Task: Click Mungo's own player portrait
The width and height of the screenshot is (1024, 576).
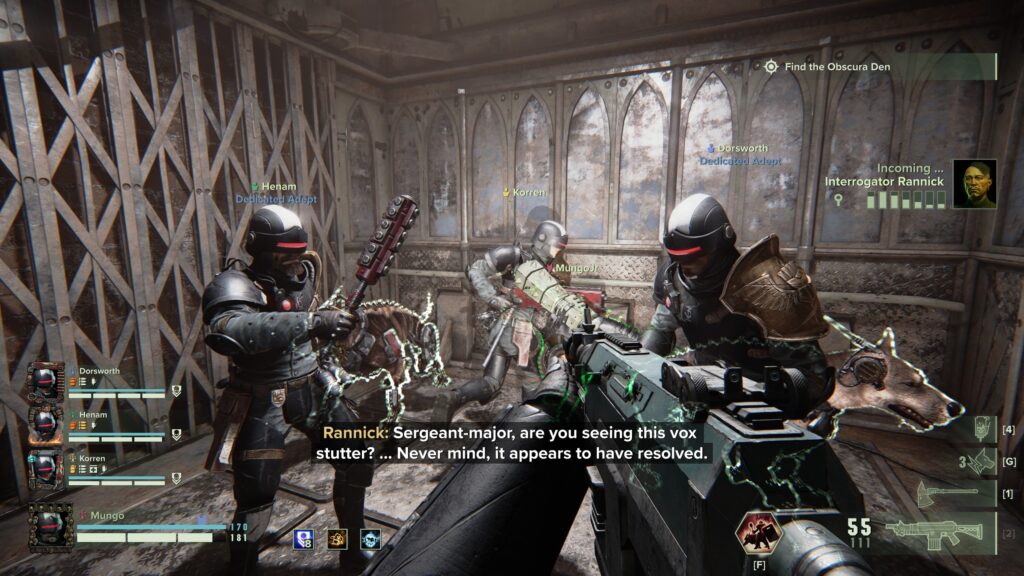Action: tap(49, 527)
